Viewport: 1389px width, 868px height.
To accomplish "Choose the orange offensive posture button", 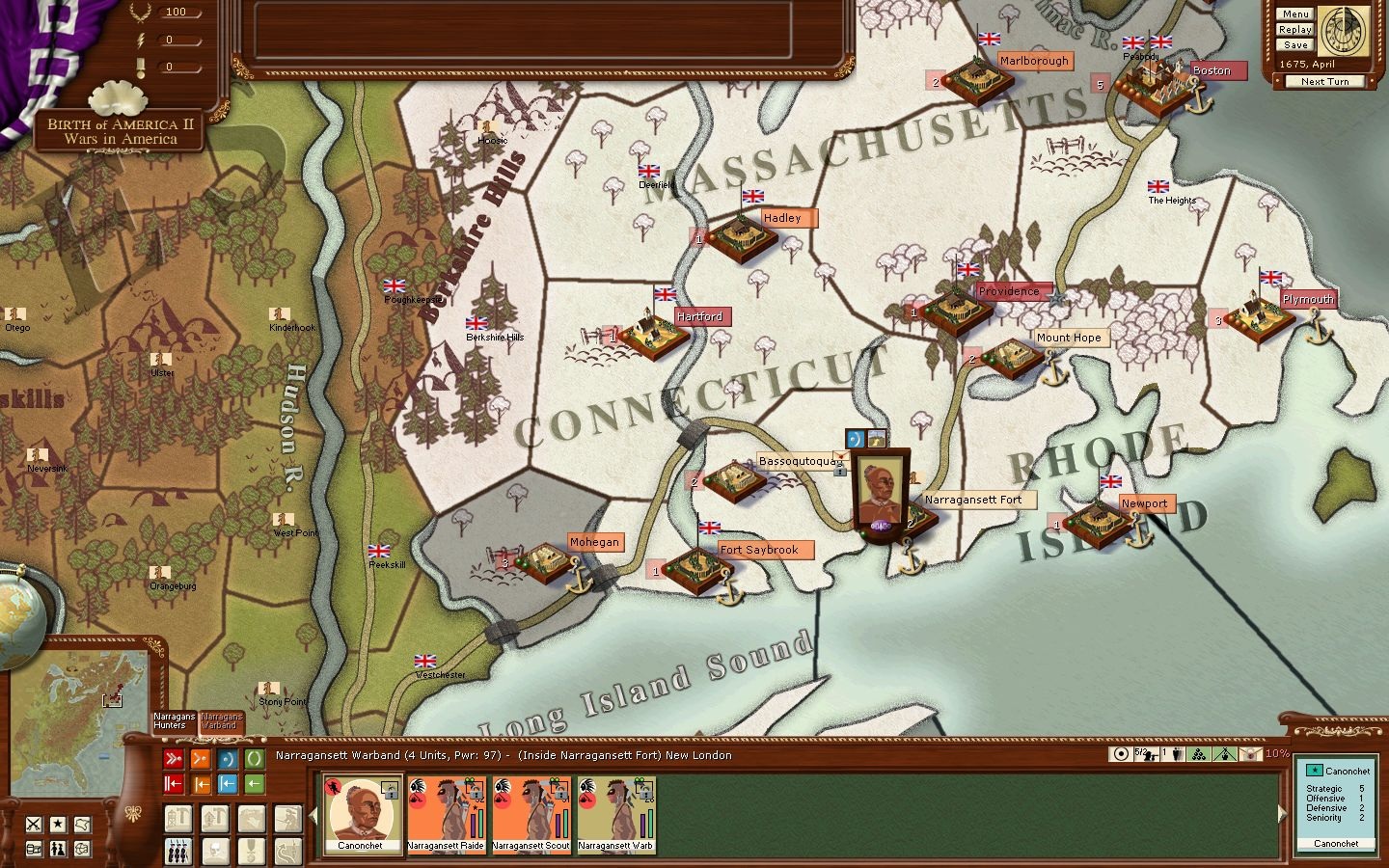I will [201, 759].
